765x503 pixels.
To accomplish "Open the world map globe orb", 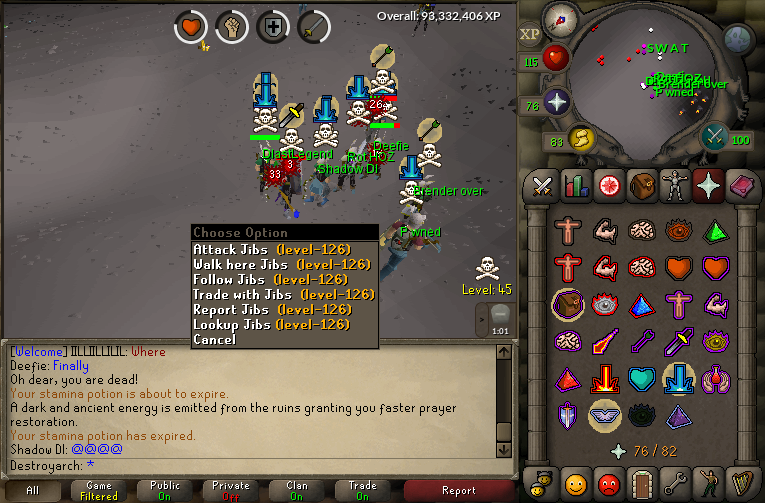I will coord(737,40).
